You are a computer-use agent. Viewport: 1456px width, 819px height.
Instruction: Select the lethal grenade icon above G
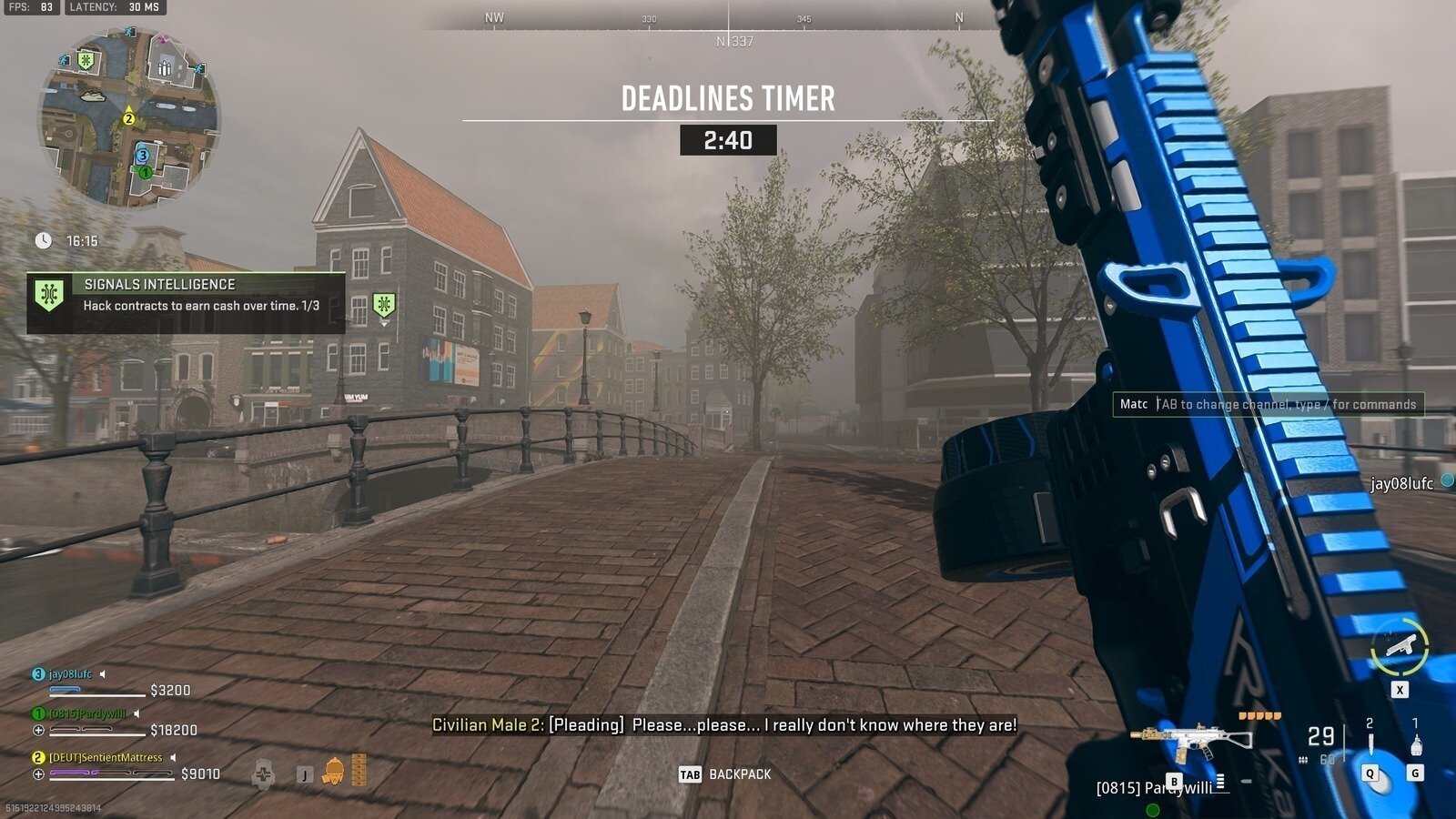pyautogui.click(x=1416, y=744)
